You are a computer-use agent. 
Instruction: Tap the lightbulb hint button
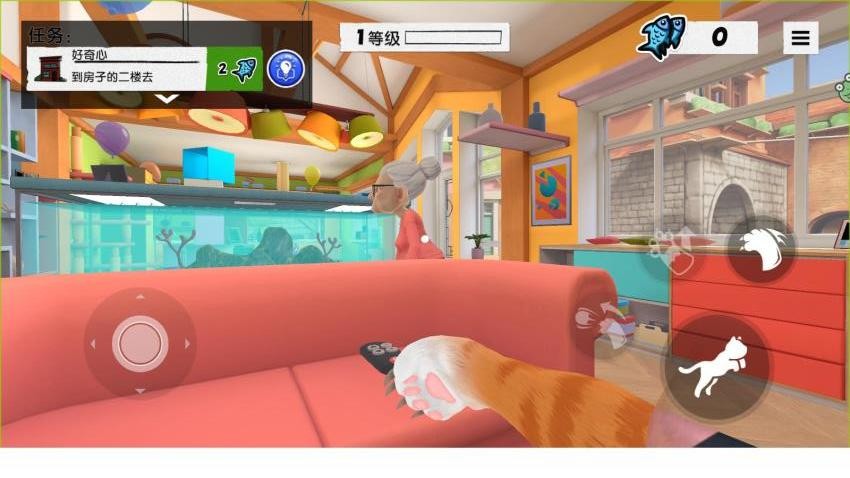tap(286, 69)
